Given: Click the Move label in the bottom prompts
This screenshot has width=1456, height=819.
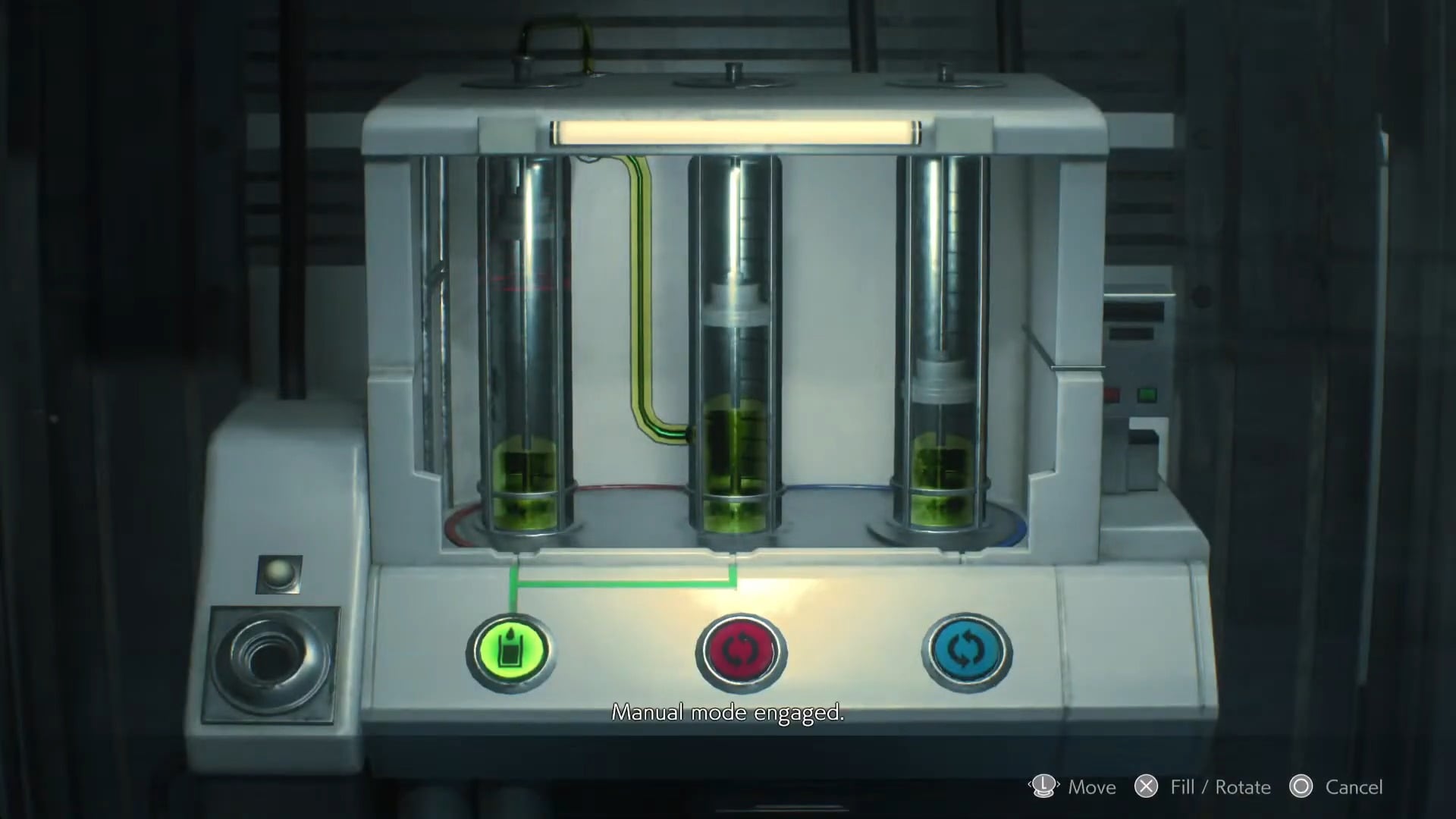Looking at the screenshot, I should [1092, 787].
